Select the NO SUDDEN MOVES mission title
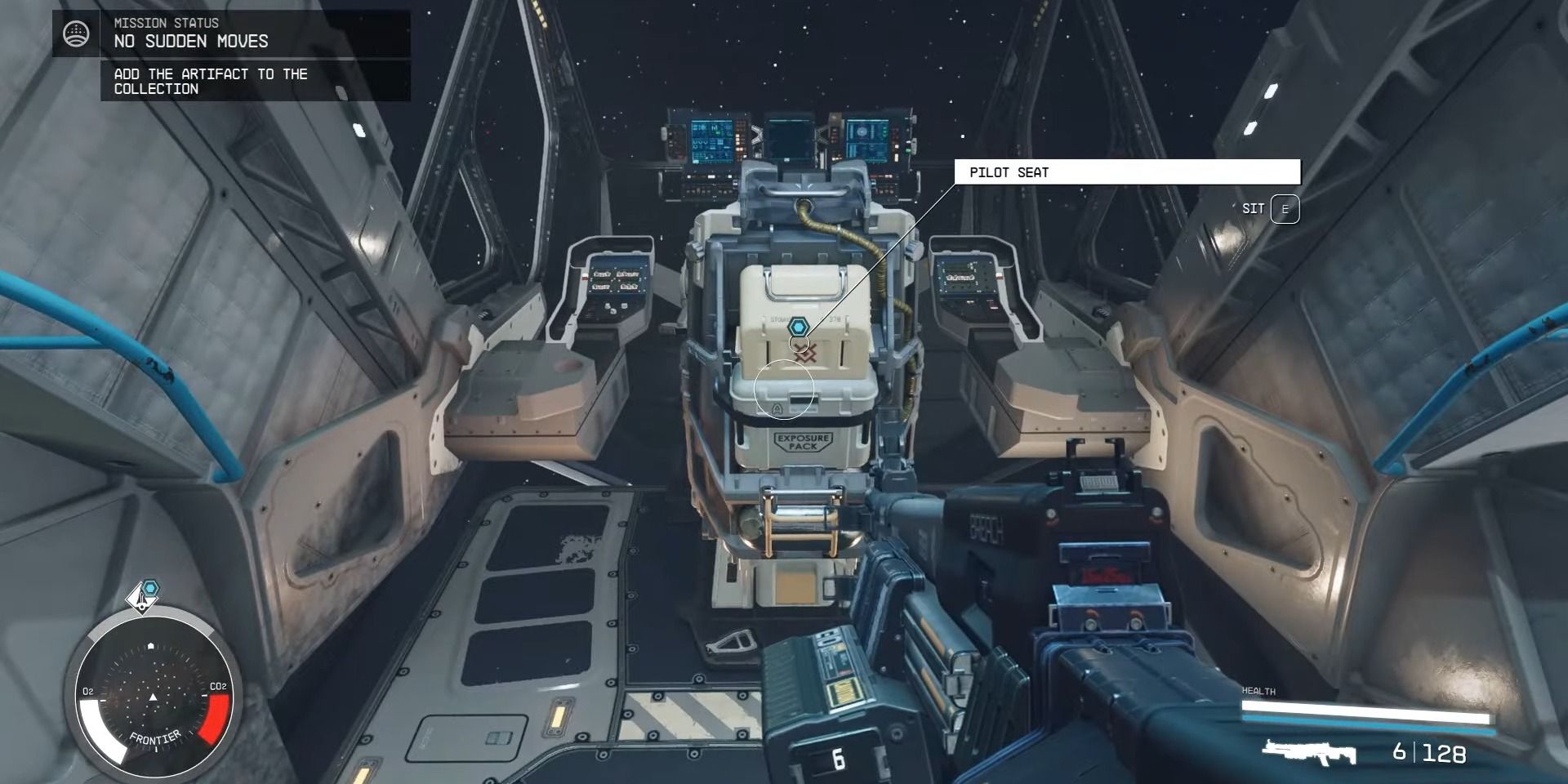The height and width of the screenshot is (784, 1568). pyautogui.click(x=189, y=41)
